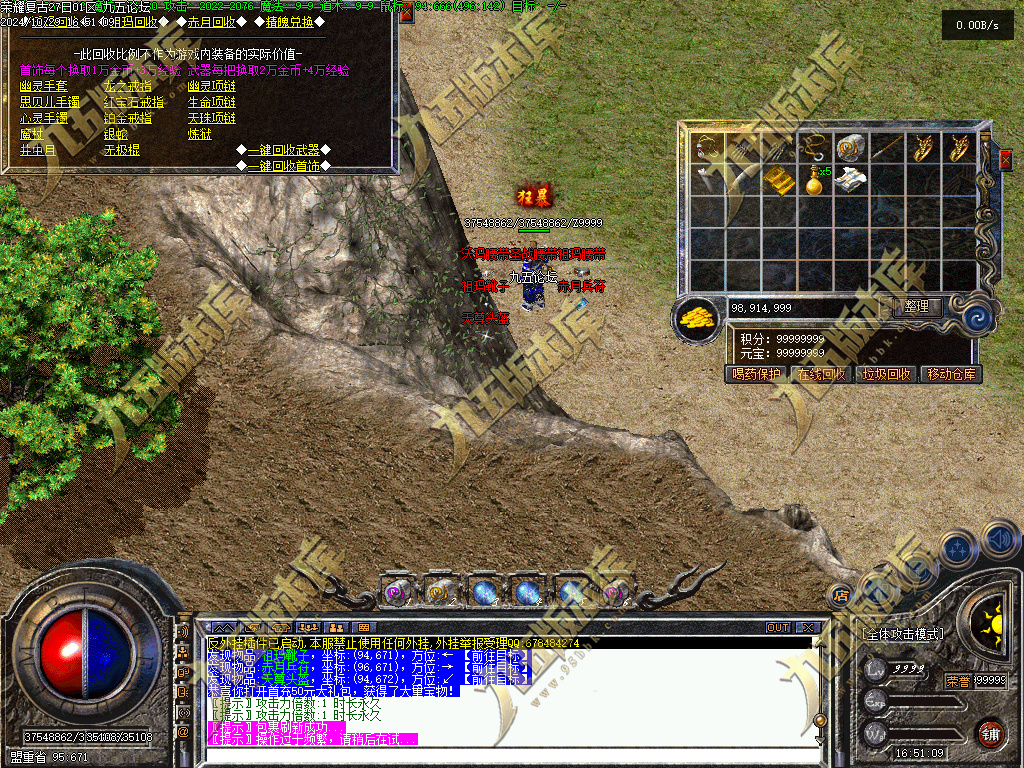Click the 整理 sort button
The width and height of the screenshot is (1024, 768).
[916, 307]
